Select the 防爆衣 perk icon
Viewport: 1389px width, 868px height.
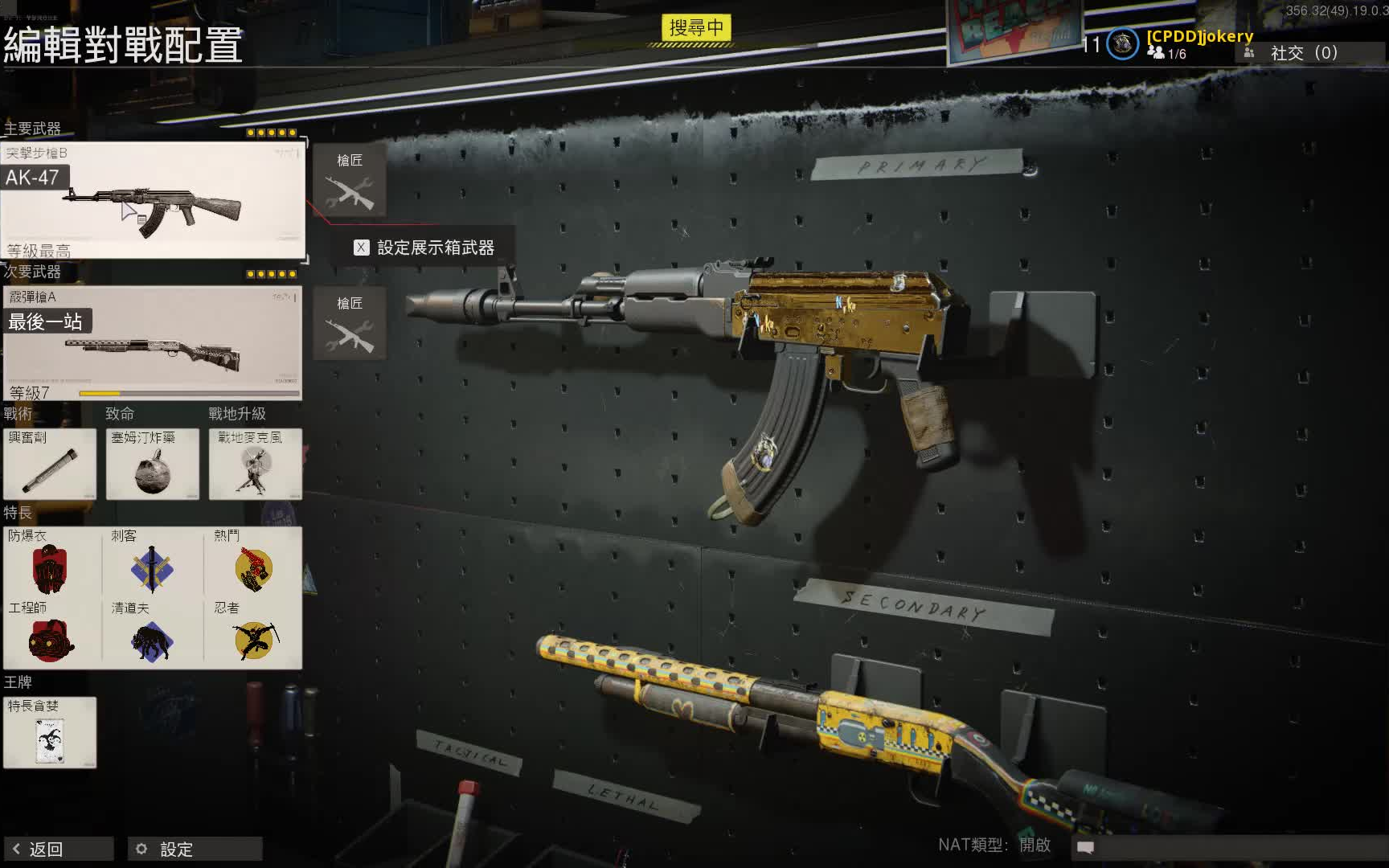coord(50,567)
